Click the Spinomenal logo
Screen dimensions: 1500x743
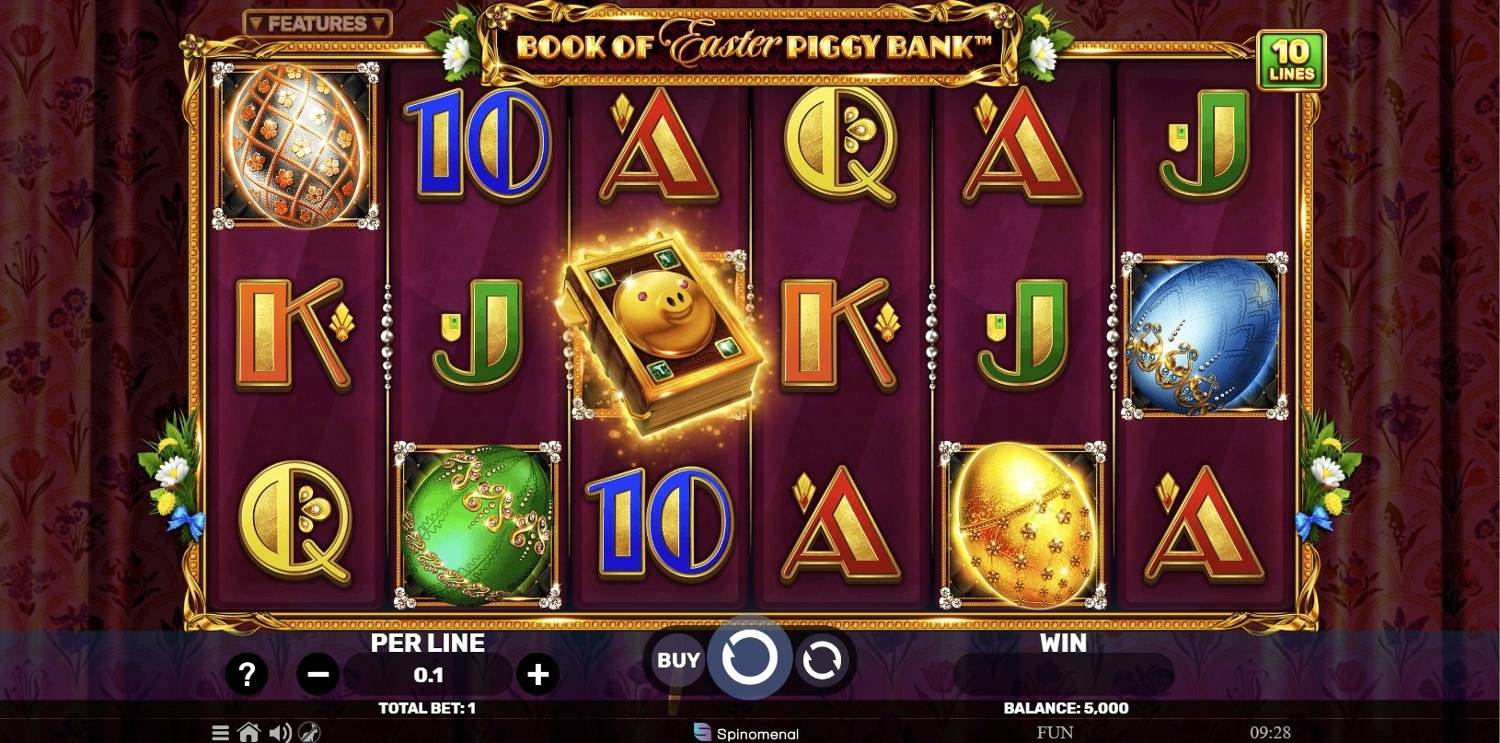click(x=747, y=733)
